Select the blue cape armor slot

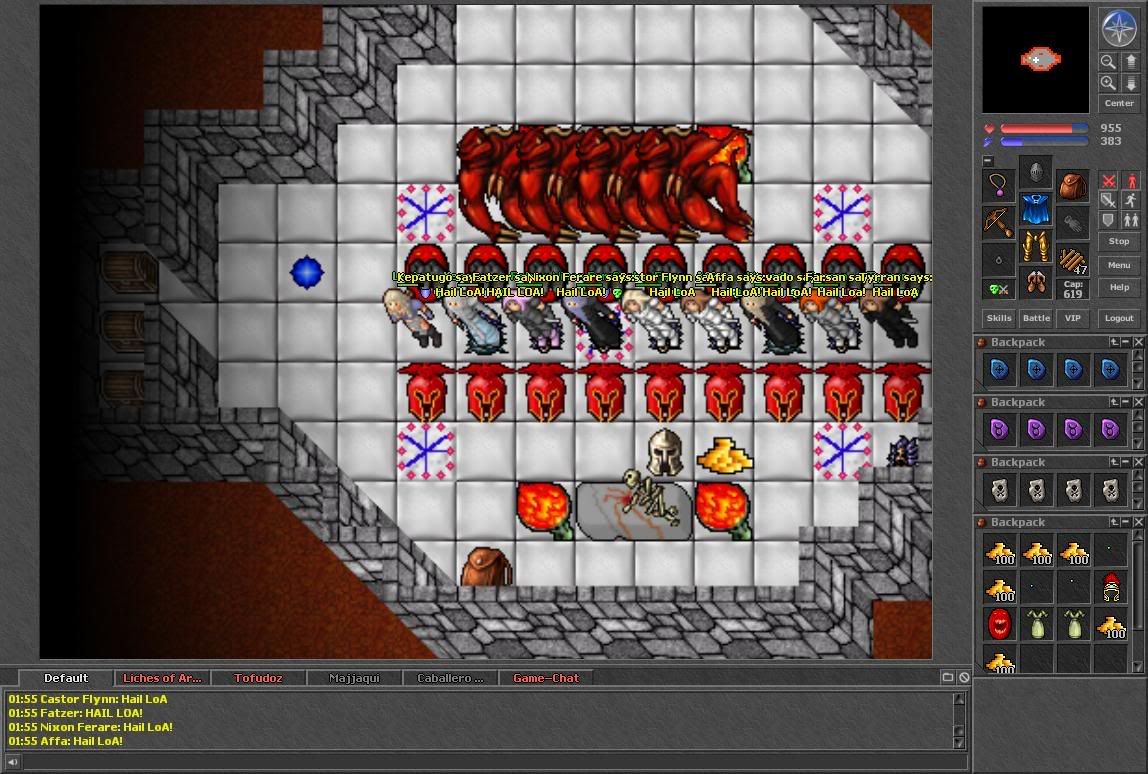click(1036, 210)
